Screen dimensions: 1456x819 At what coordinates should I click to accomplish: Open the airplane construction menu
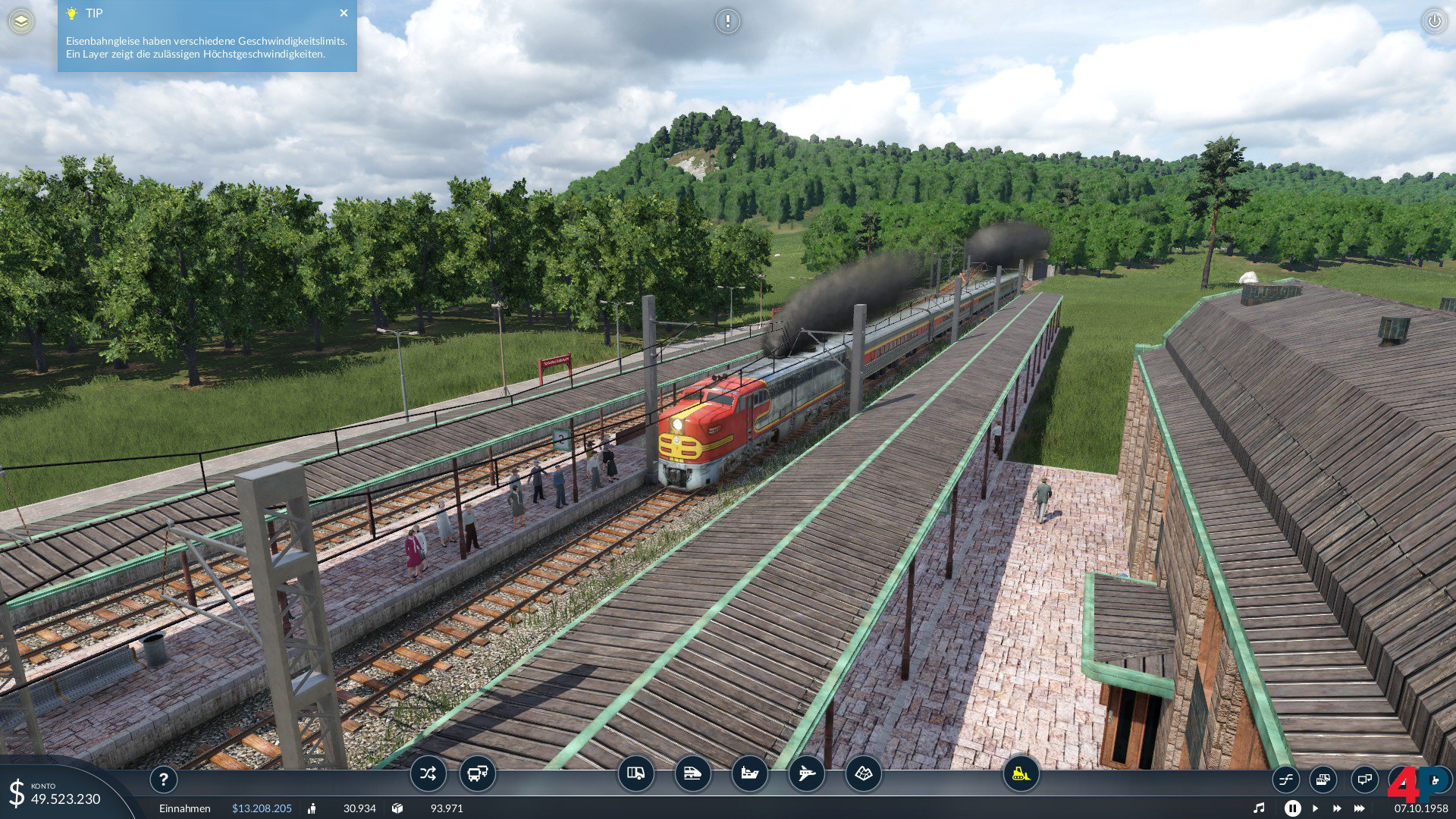806,773
